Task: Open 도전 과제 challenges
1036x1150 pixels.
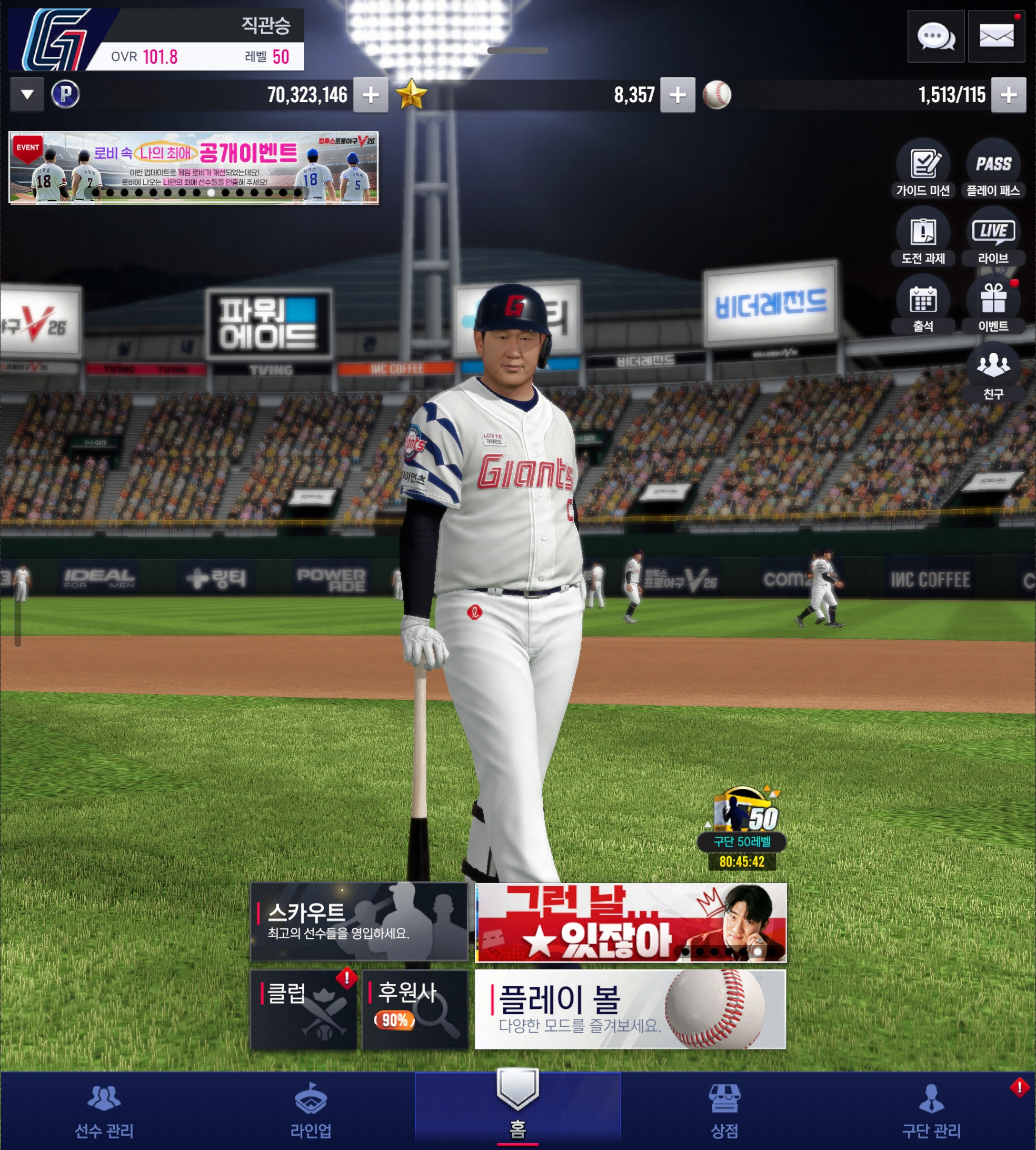Action: (x=923, y=237)
